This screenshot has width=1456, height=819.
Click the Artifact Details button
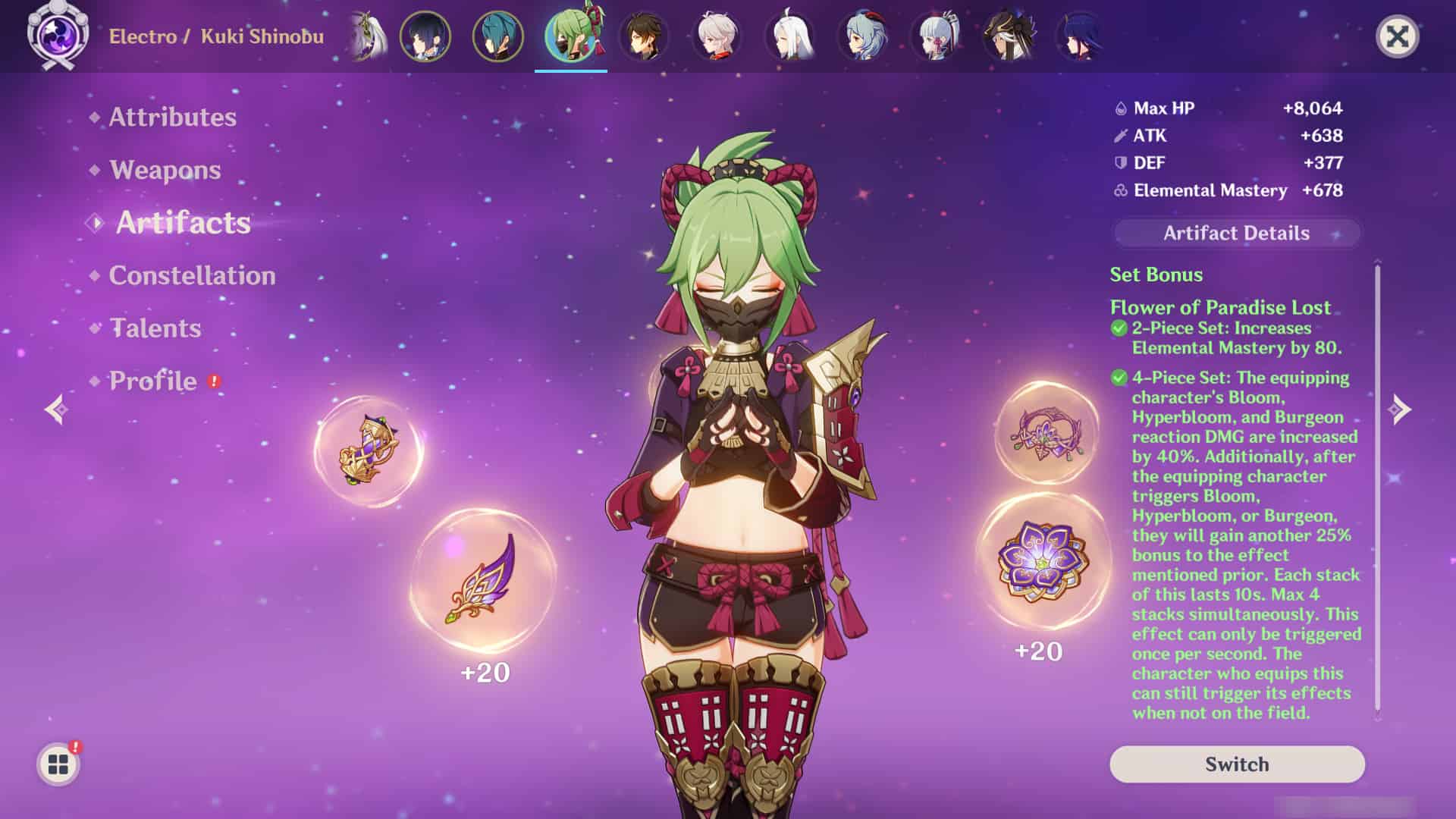click(1236, 234)
